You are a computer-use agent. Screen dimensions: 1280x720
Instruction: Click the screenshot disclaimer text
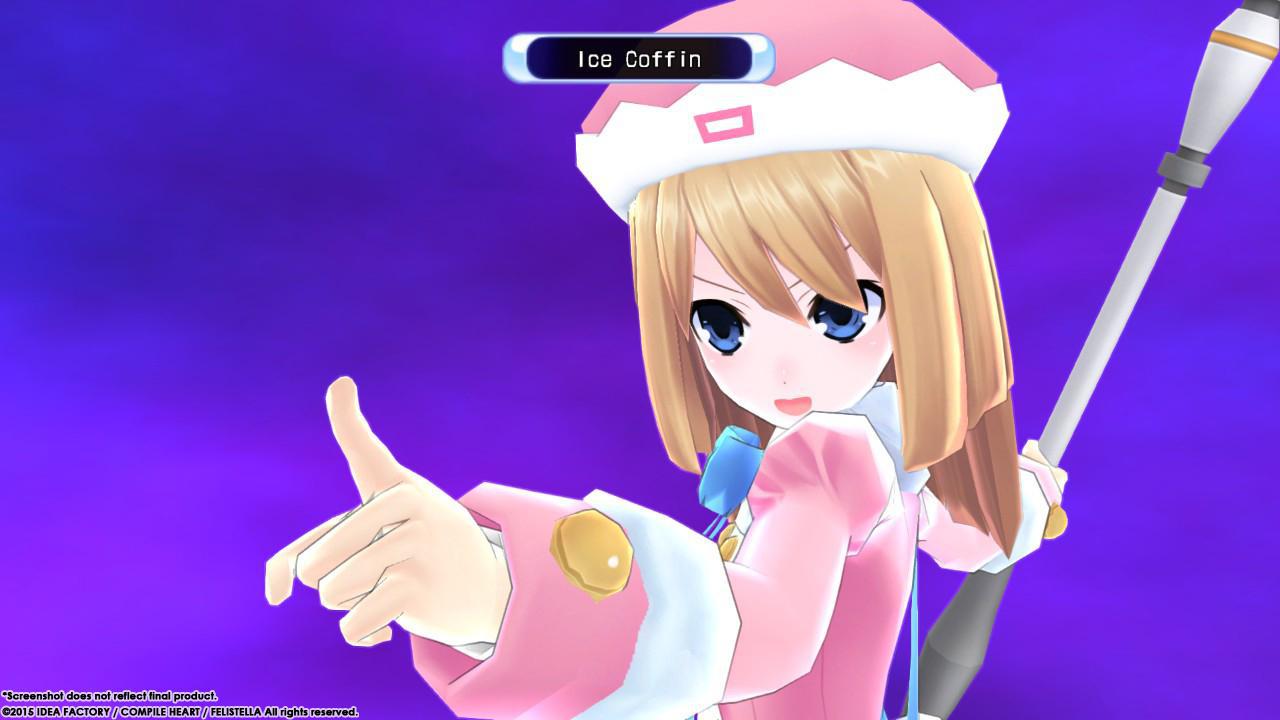pos(110,697)
